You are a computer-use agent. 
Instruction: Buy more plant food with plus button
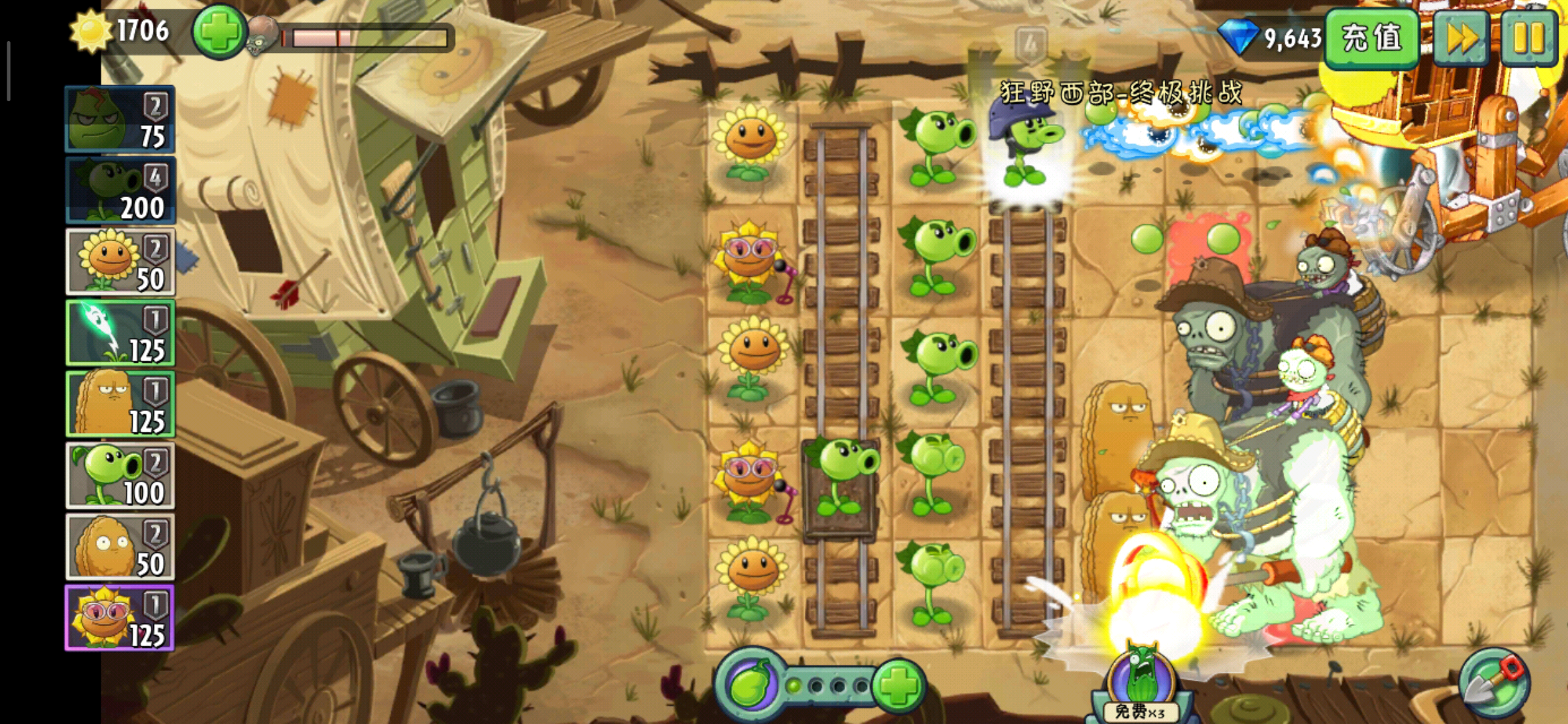(x=899, y=686)
